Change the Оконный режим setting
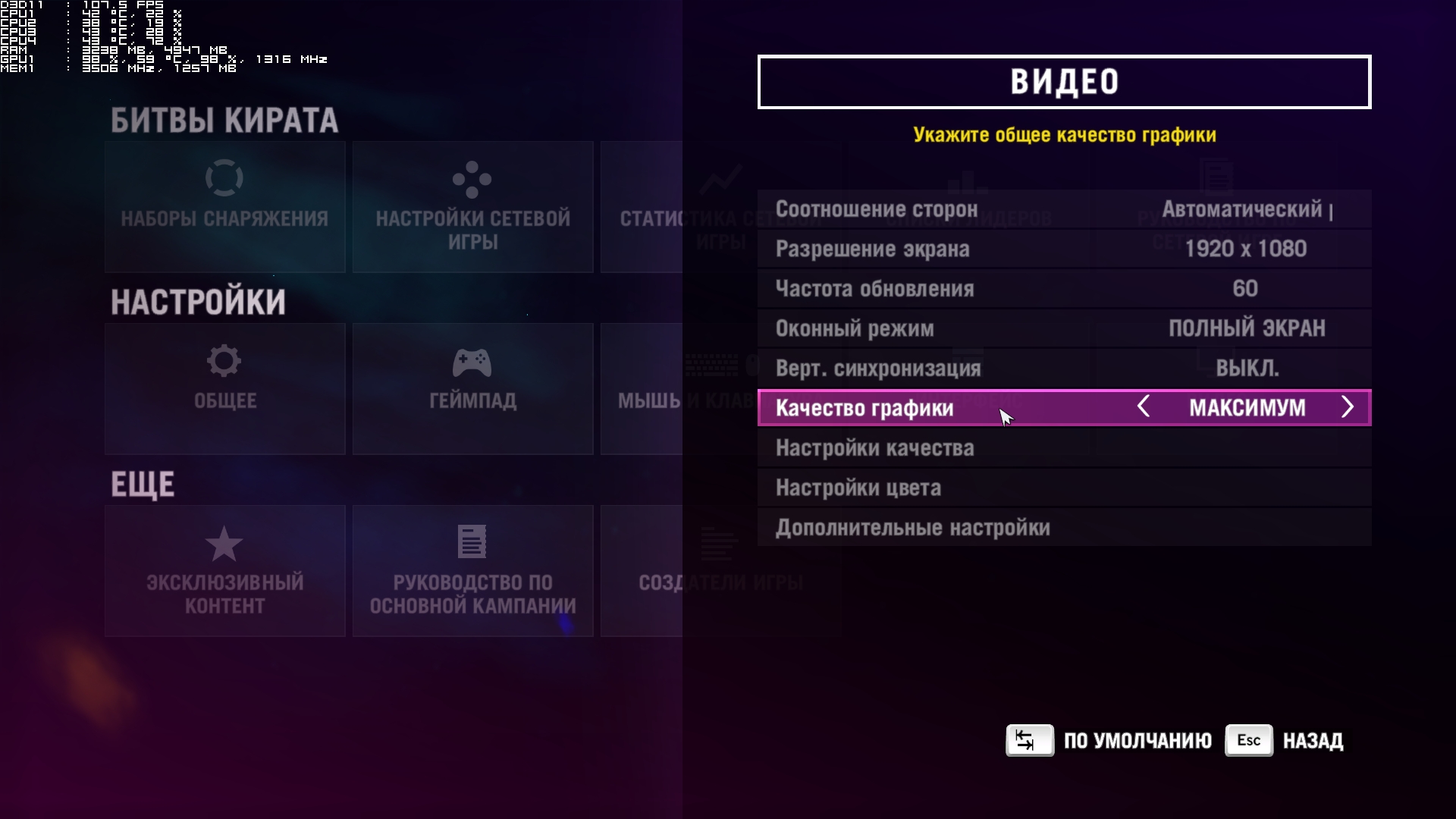Screen dimensions: 1456x819 (1063, 328)
